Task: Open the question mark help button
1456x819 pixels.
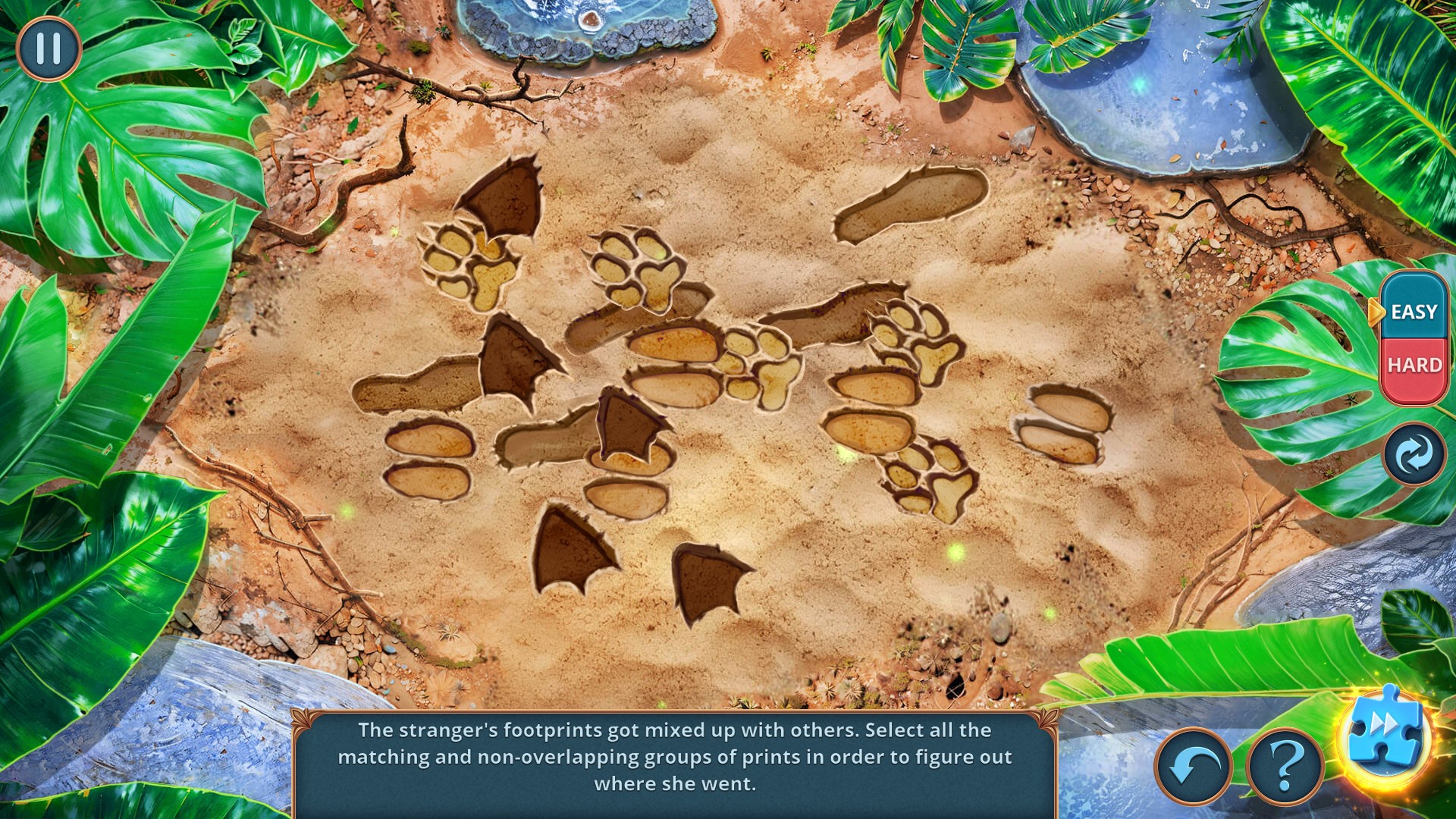Action: pos(1285,766)
